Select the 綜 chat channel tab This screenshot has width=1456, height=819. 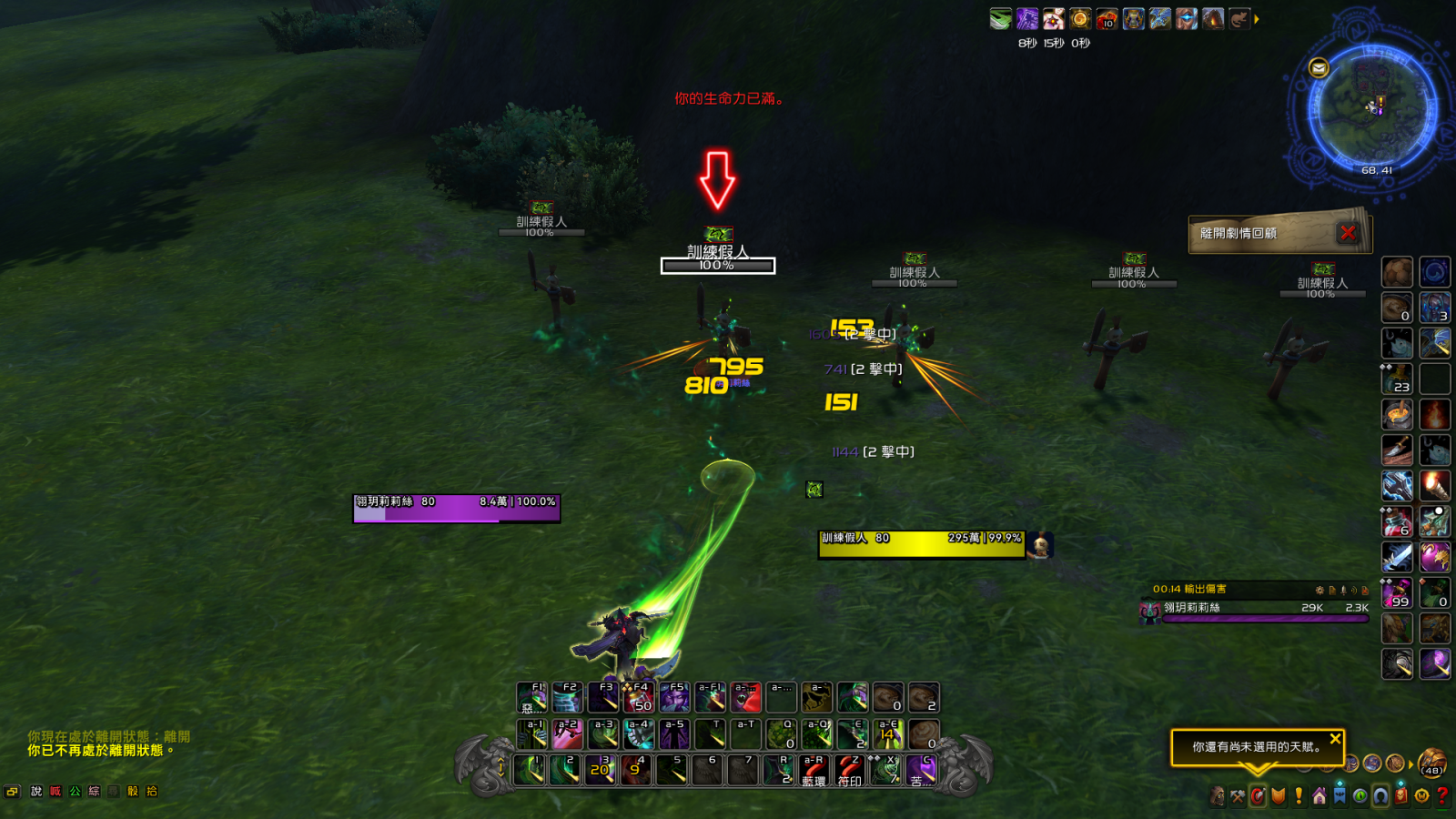coord(95,792)
